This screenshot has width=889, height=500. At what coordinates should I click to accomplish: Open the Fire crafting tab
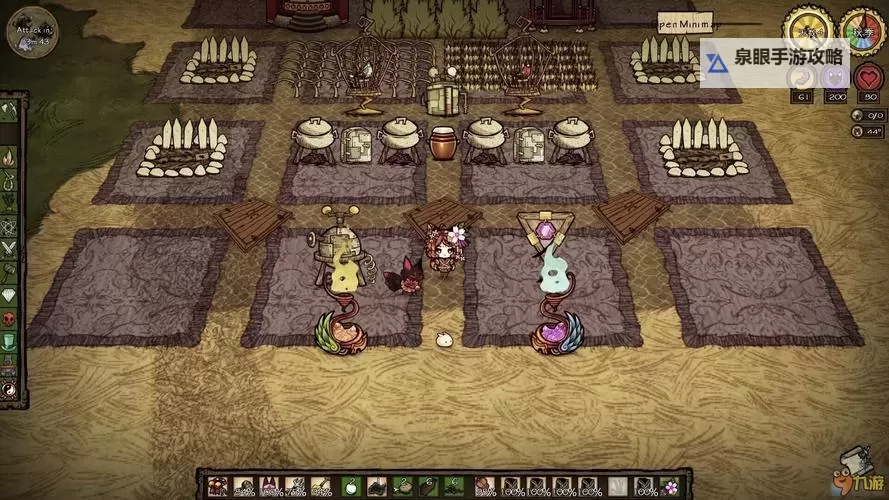tap(9, 156)
